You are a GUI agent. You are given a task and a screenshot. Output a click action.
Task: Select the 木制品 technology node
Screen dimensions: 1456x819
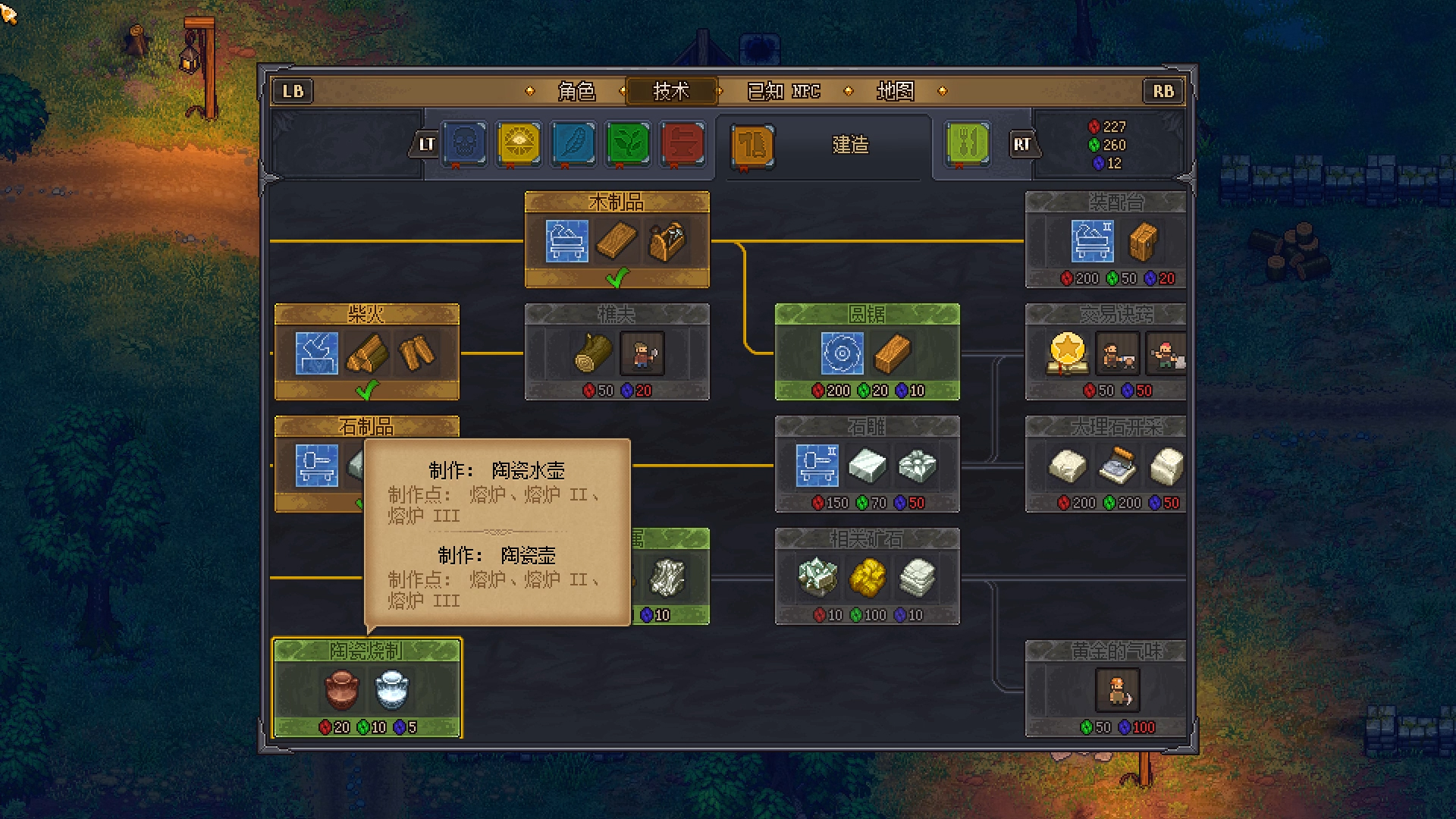(x=617, y=240)
